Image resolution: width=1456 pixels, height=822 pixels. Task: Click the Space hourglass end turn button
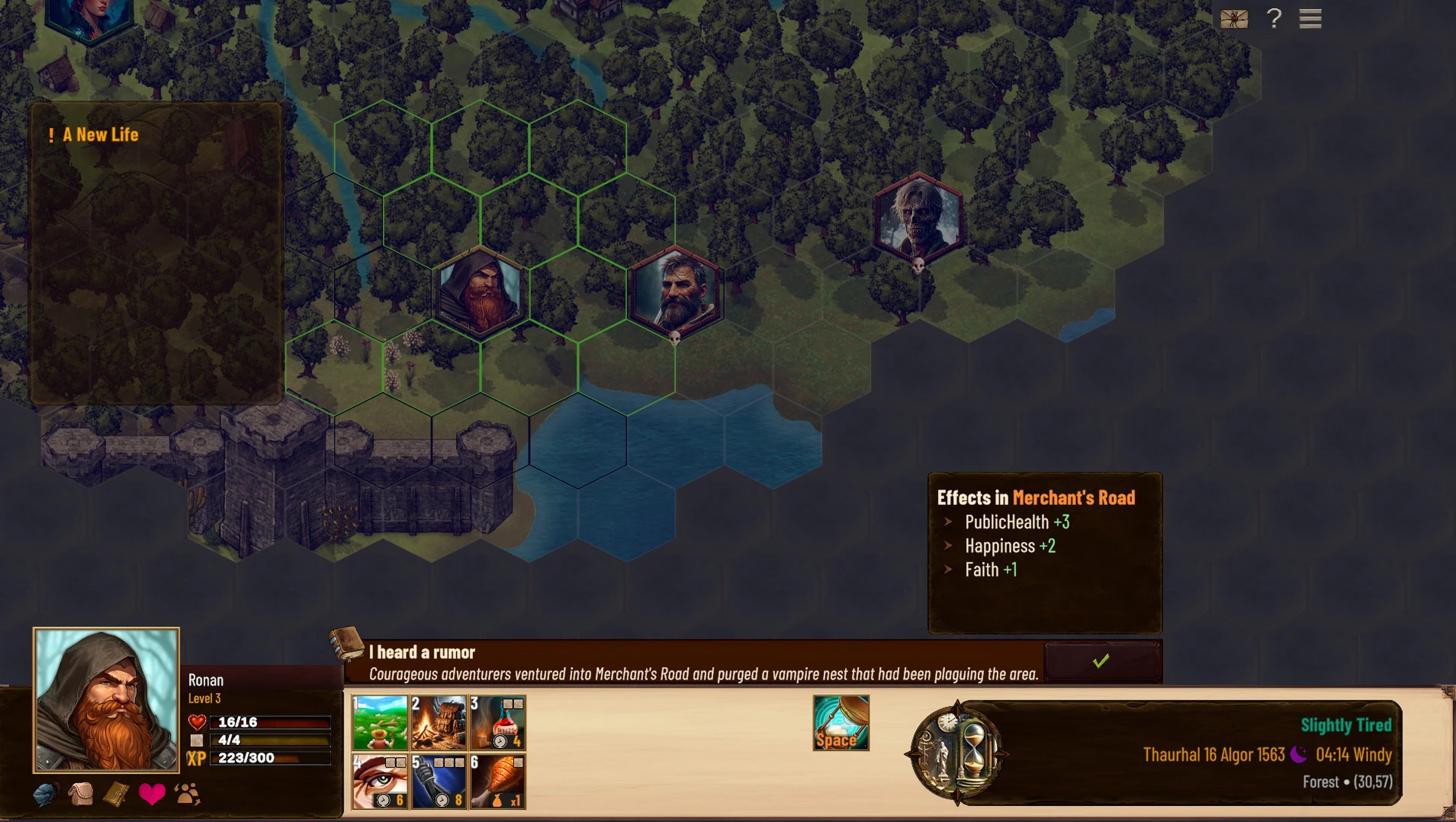(841, 723)
